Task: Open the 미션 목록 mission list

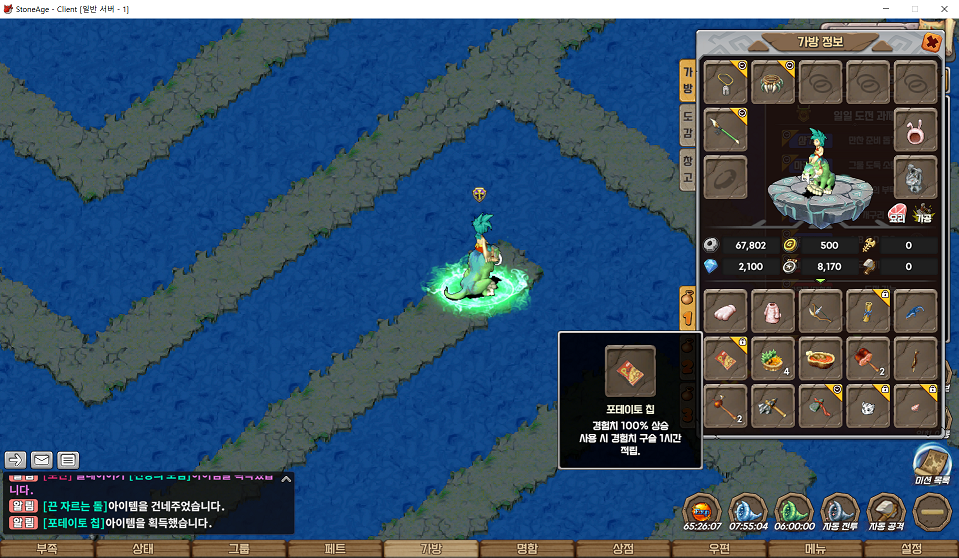Action: point(933,464)
